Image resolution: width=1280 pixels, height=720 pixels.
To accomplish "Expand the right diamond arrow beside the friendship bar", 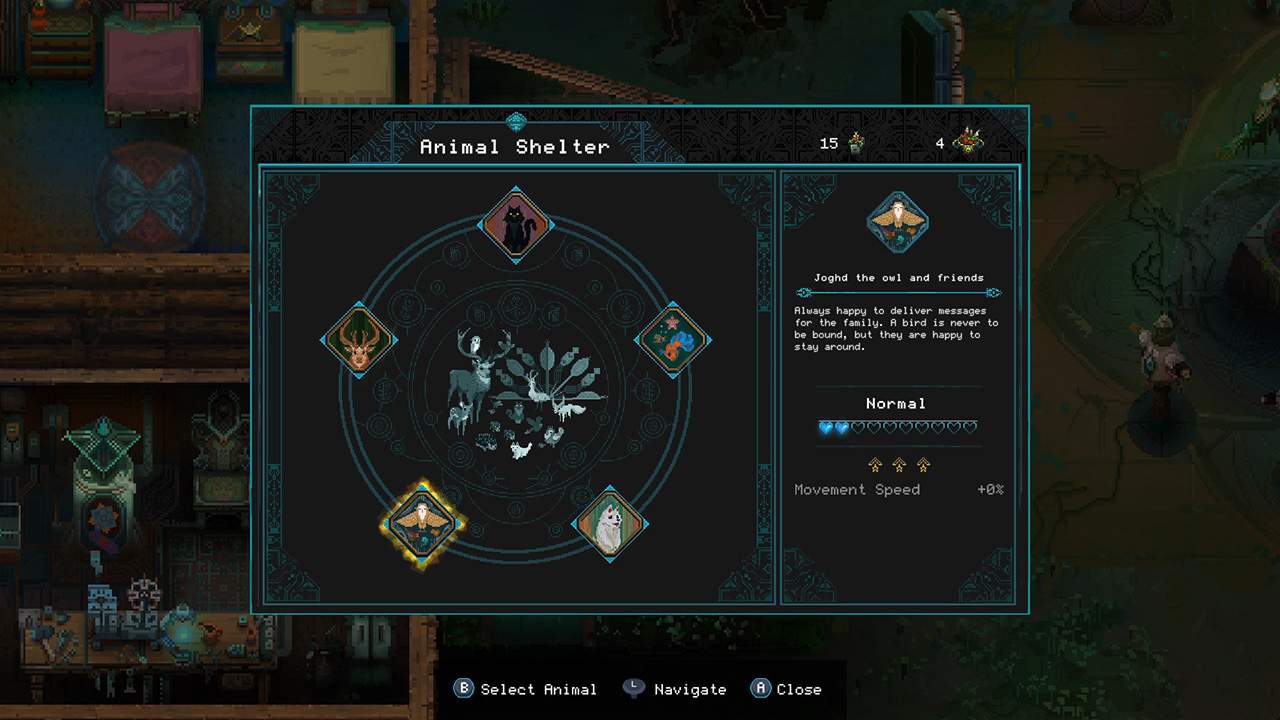I will [991, 292].
